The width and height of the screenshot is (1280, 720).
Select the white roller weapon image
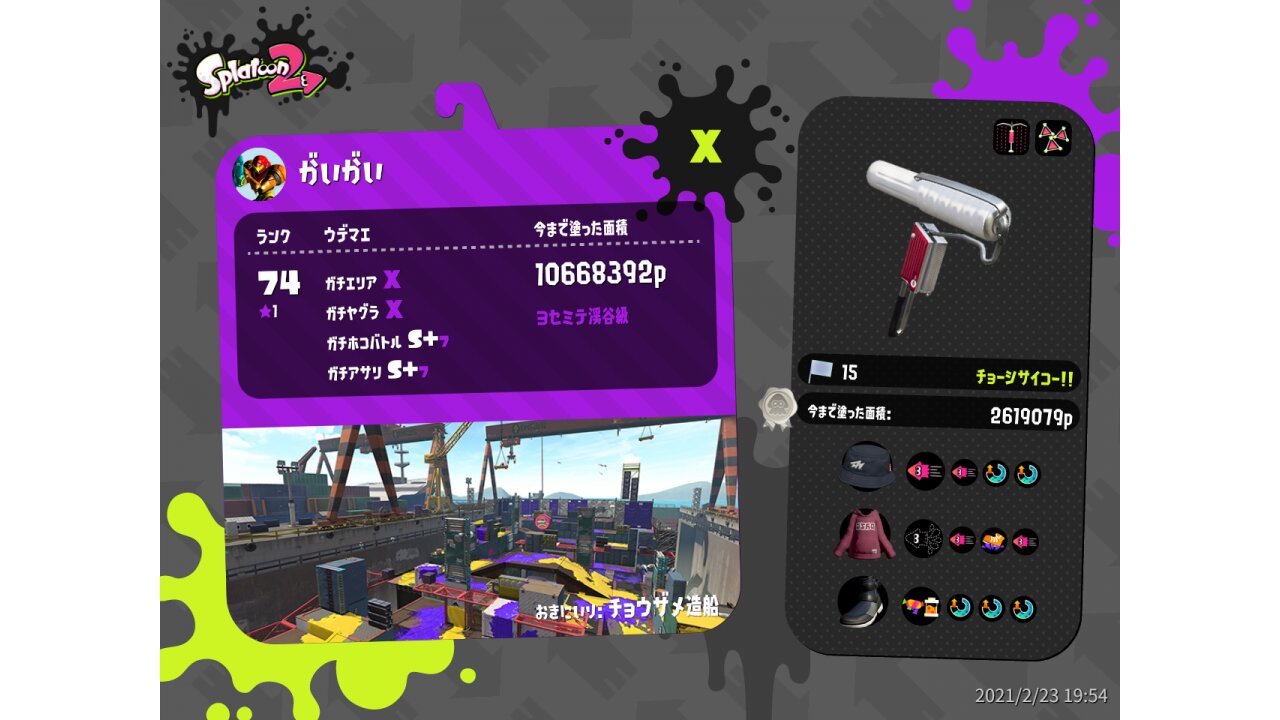coord(935,240)
